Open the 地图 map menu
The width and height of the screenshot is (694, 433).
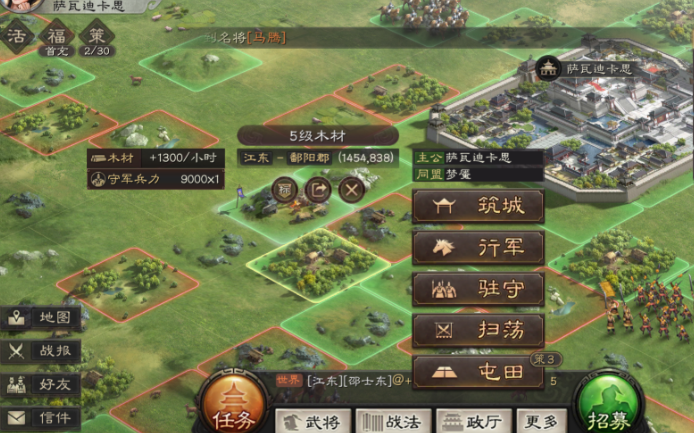coord(41,318)
